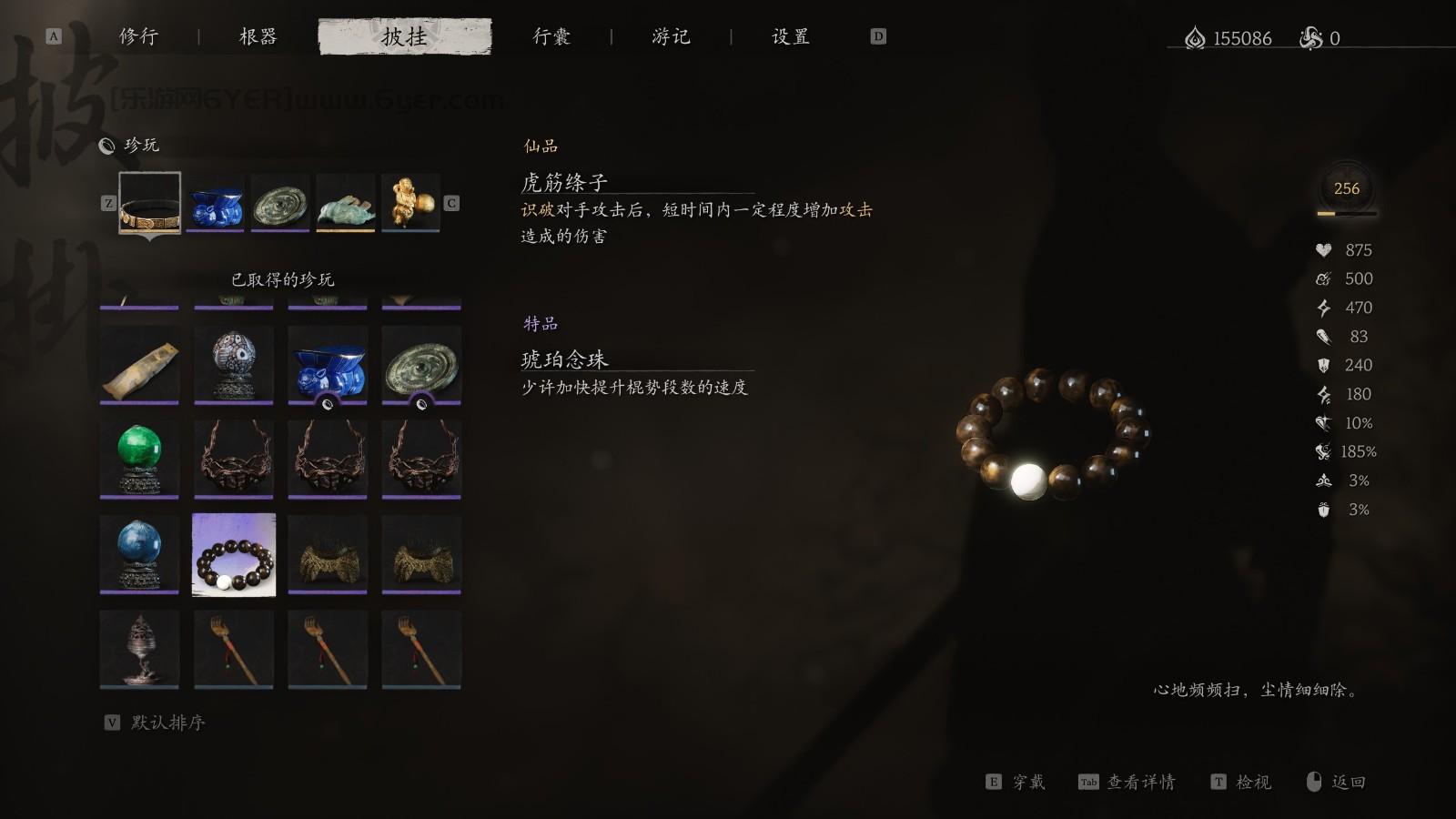Open the 设置 menu
1456x819 pixels.
tap(788, 36)
